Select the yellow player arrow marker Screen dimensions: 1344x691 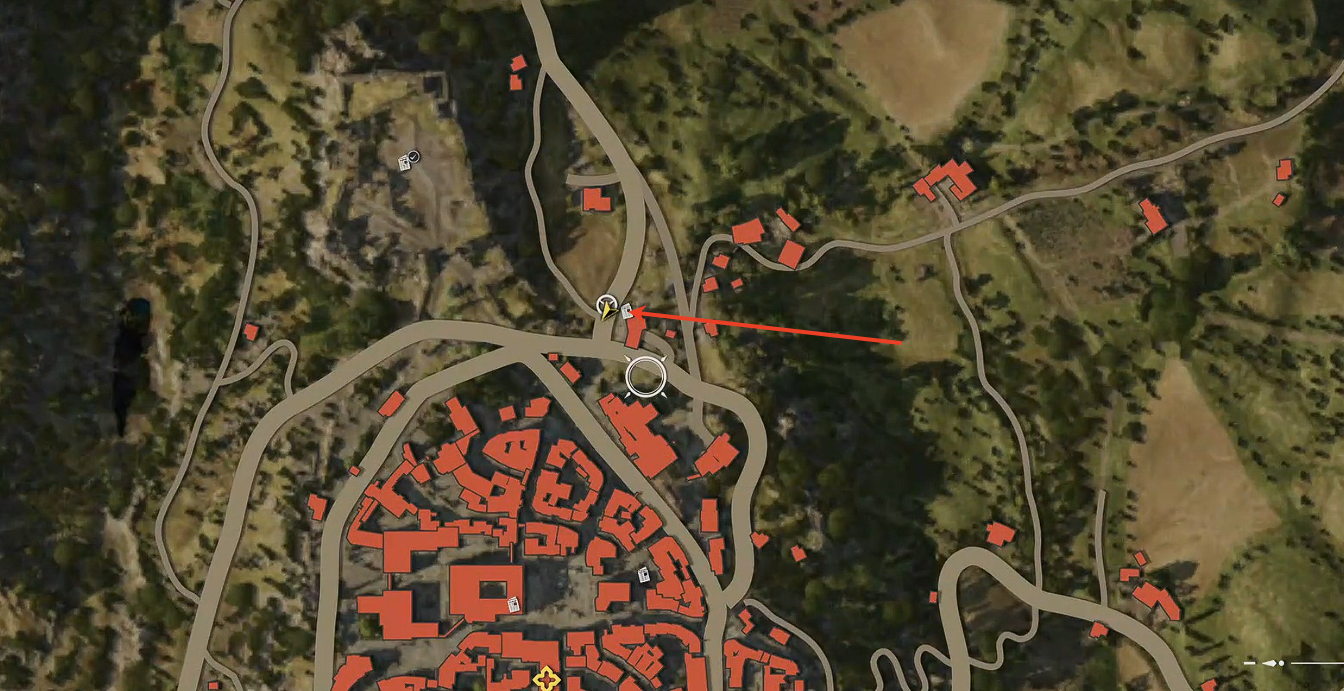(606, 309)
